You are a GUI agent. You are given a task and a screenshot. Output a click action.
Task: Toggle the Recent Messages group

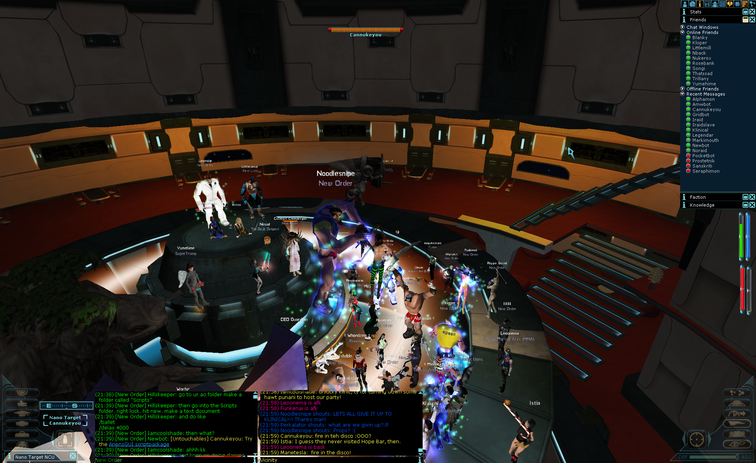pos(685,94)
